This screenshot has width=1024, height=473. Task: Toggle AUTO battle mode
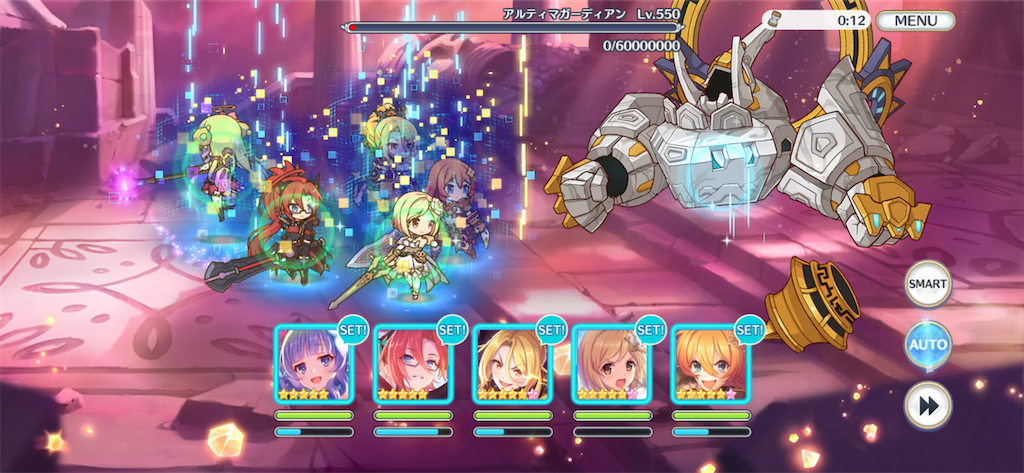927,345
